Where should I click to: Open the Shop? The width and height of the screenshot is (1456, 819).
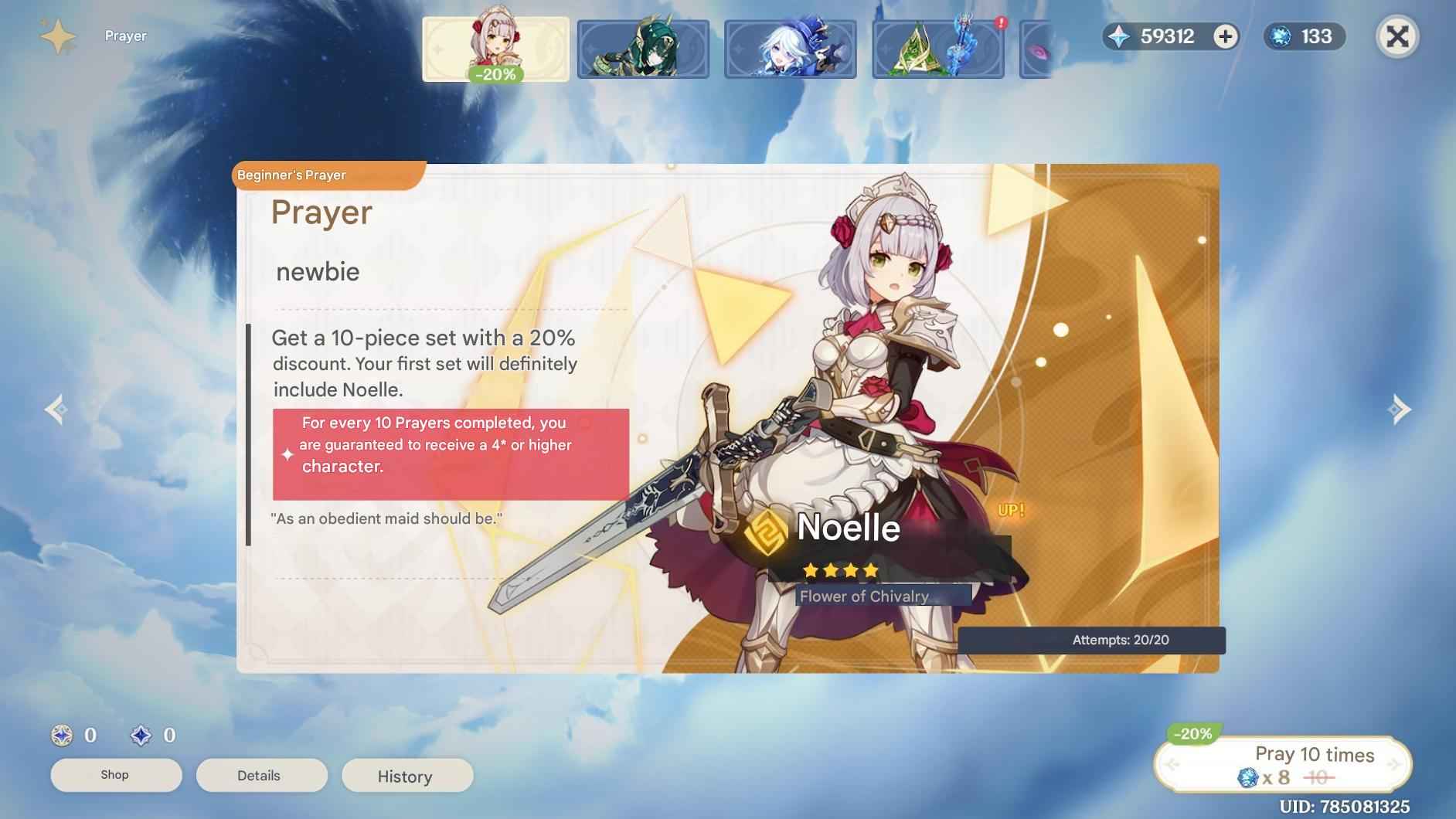tap(116, 775)
